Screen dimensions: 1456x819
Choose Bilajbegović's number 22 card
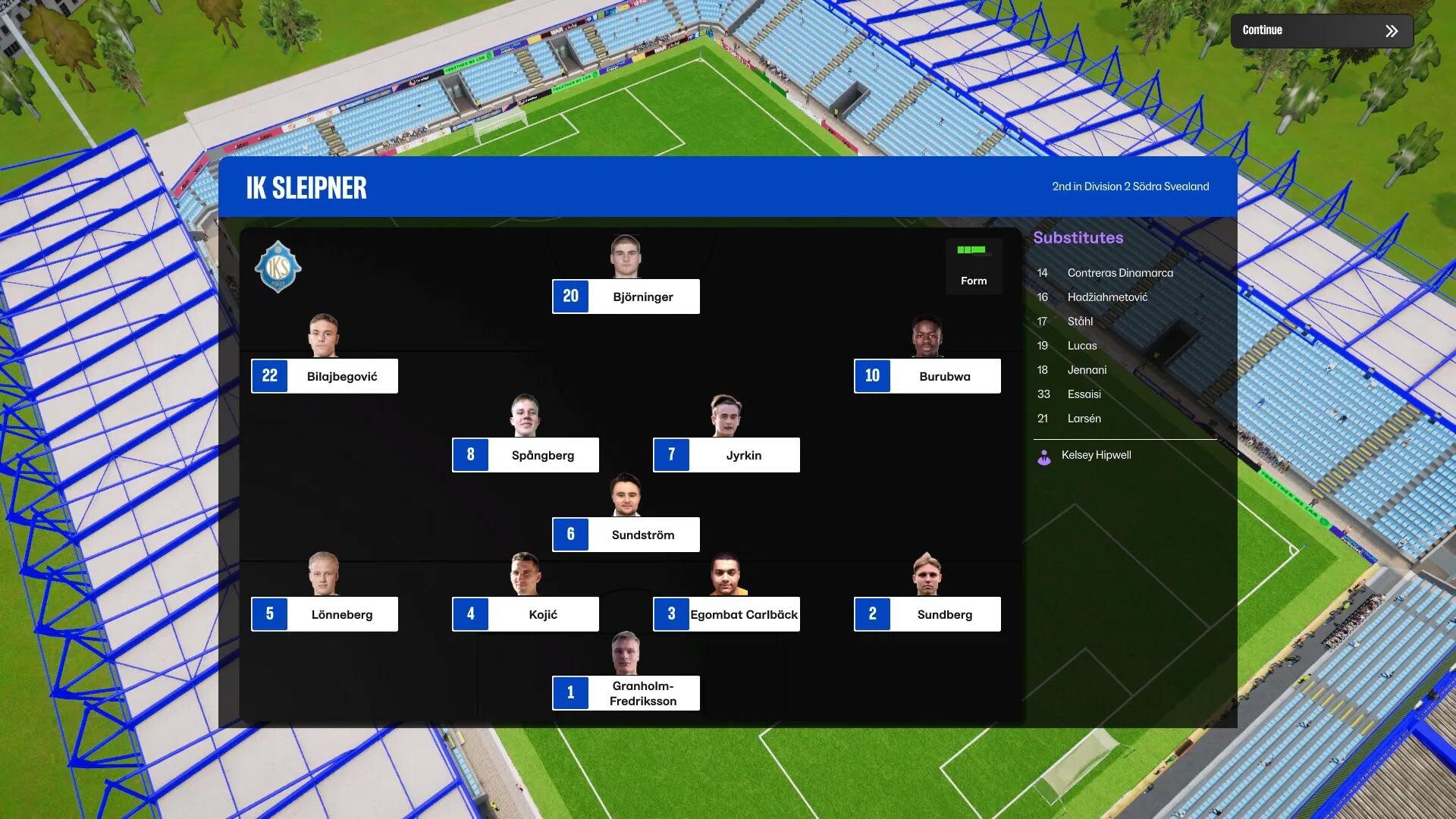tap(325, 376)
